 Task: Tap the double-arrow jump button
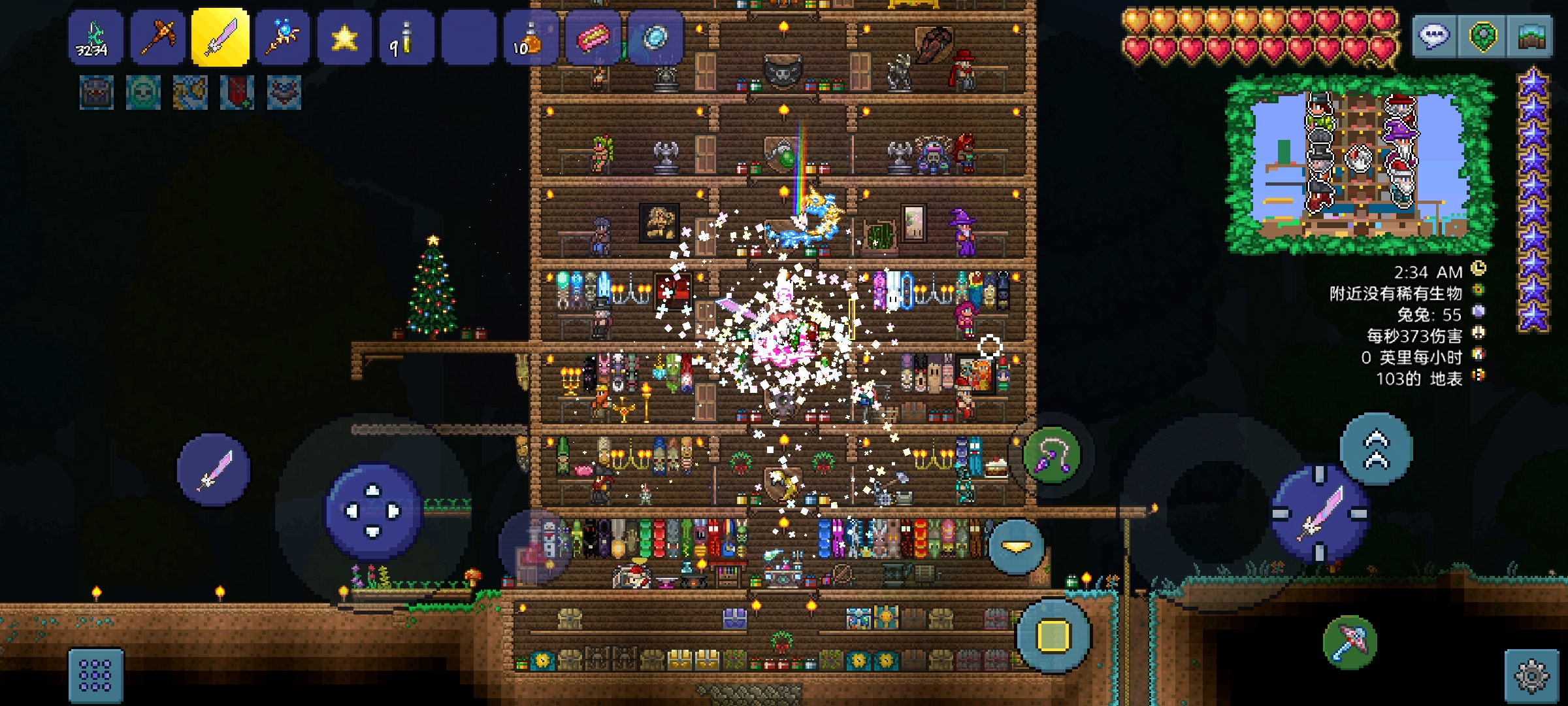tap(1376, 450)
